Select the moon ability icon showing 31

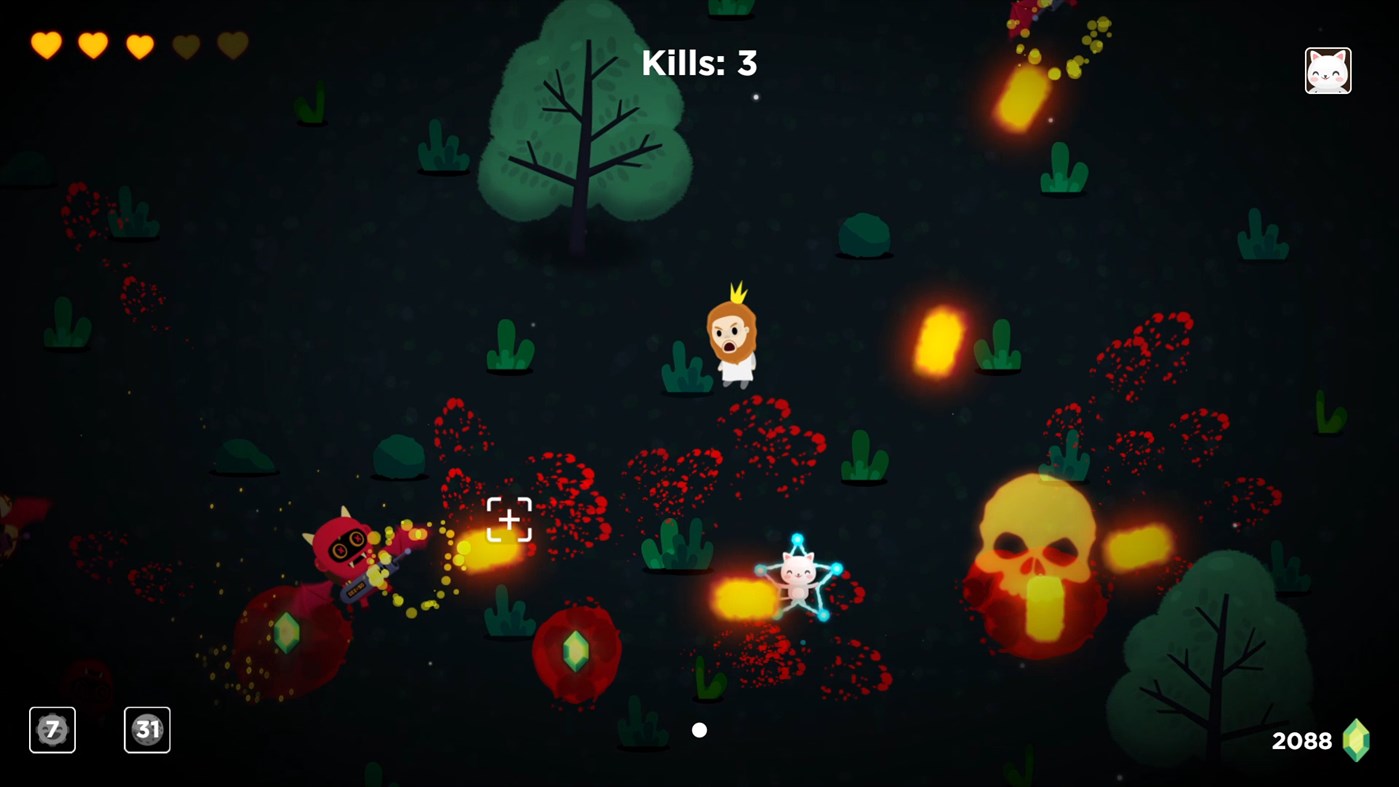147,729
